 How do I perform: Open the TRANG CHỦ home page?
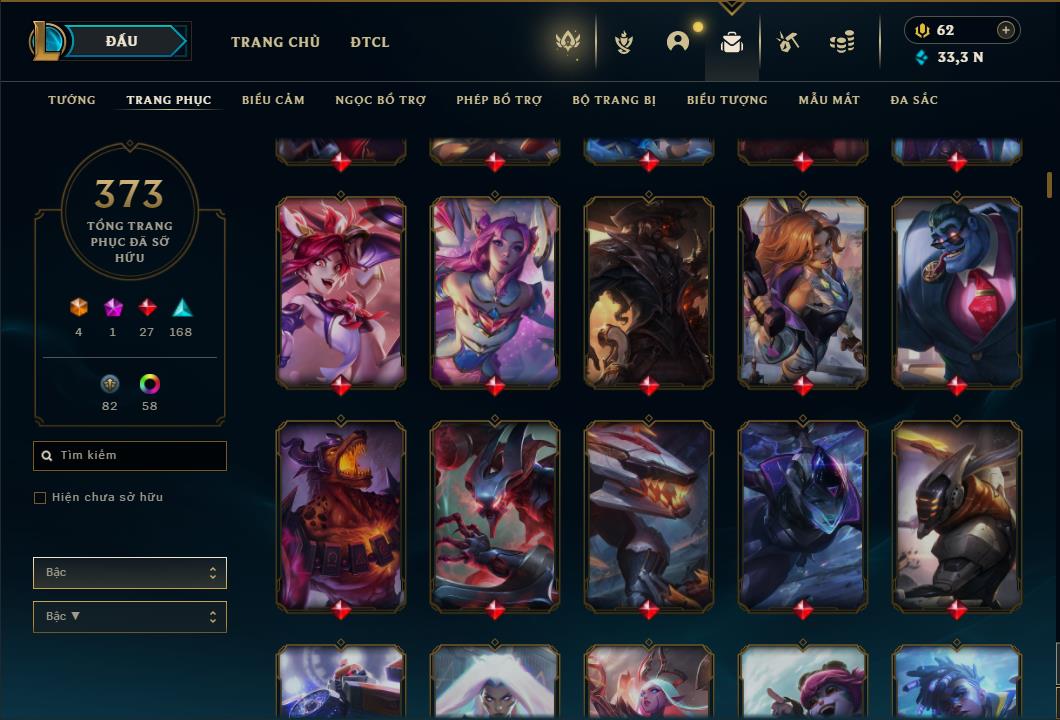(x=275, y=42)
